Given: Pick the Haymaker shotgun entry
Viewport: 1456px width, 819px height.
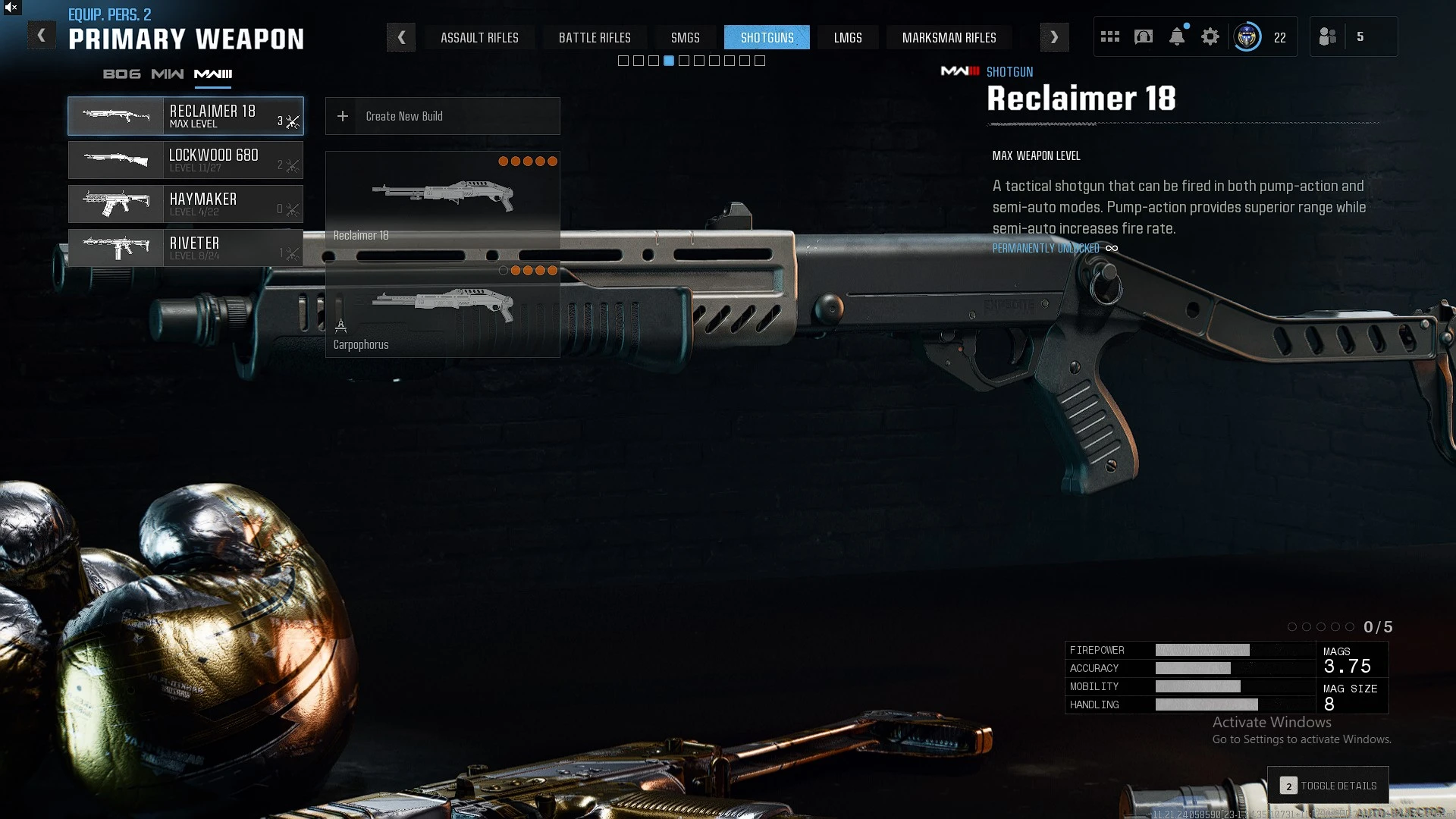Looking at the screenshot, I should click(x=186, y=204).
